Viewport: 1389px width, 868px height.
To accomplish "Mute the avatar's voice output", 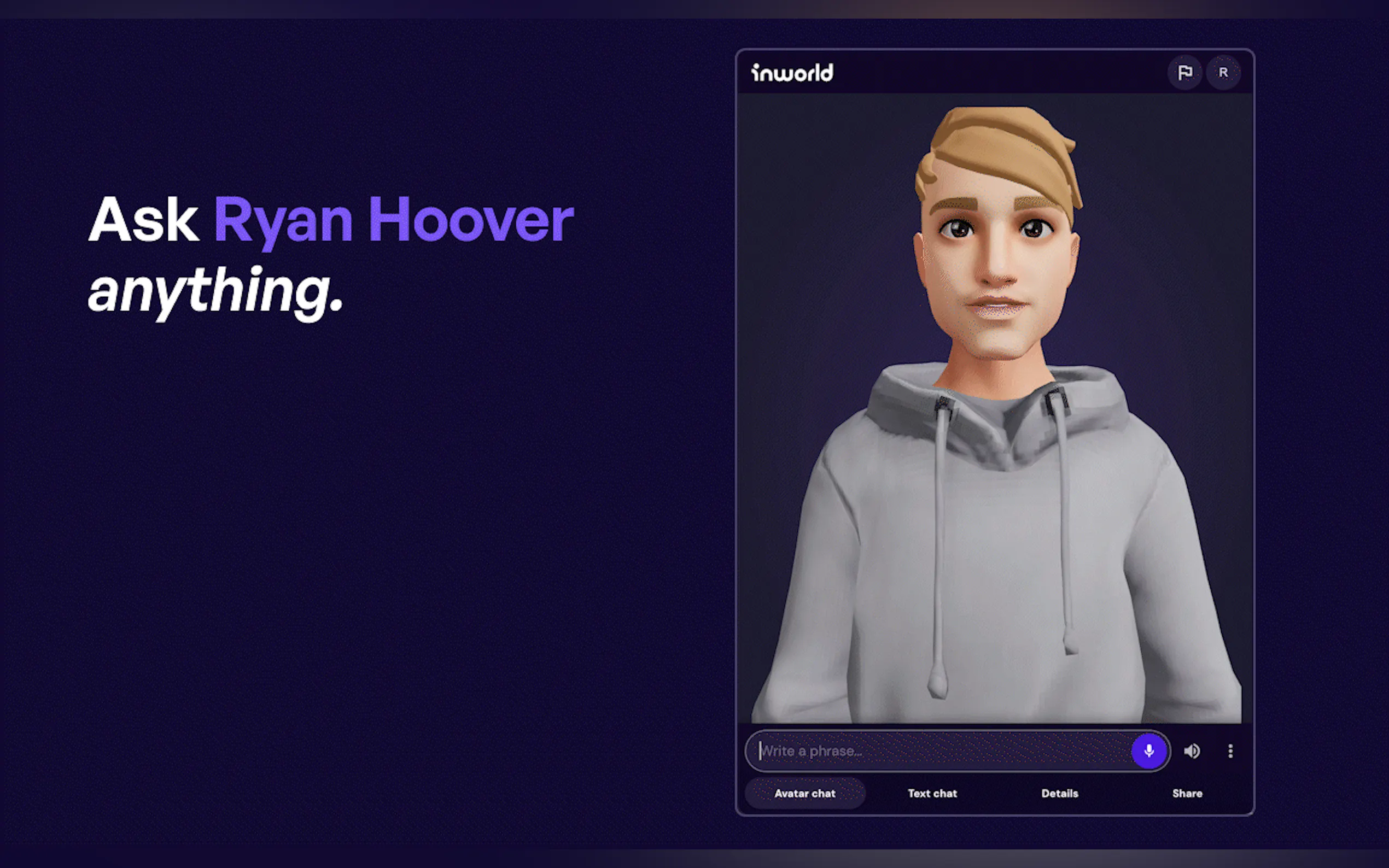I will (x=1192, y=751).
